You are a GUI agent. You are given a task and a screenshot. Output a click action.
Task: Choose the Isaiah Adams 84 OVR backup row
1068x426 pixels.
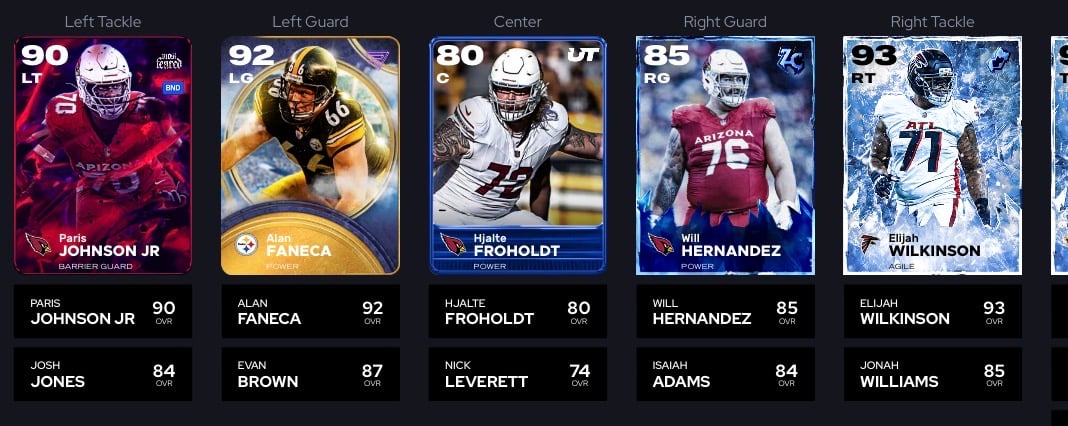[x=725, y=373]
